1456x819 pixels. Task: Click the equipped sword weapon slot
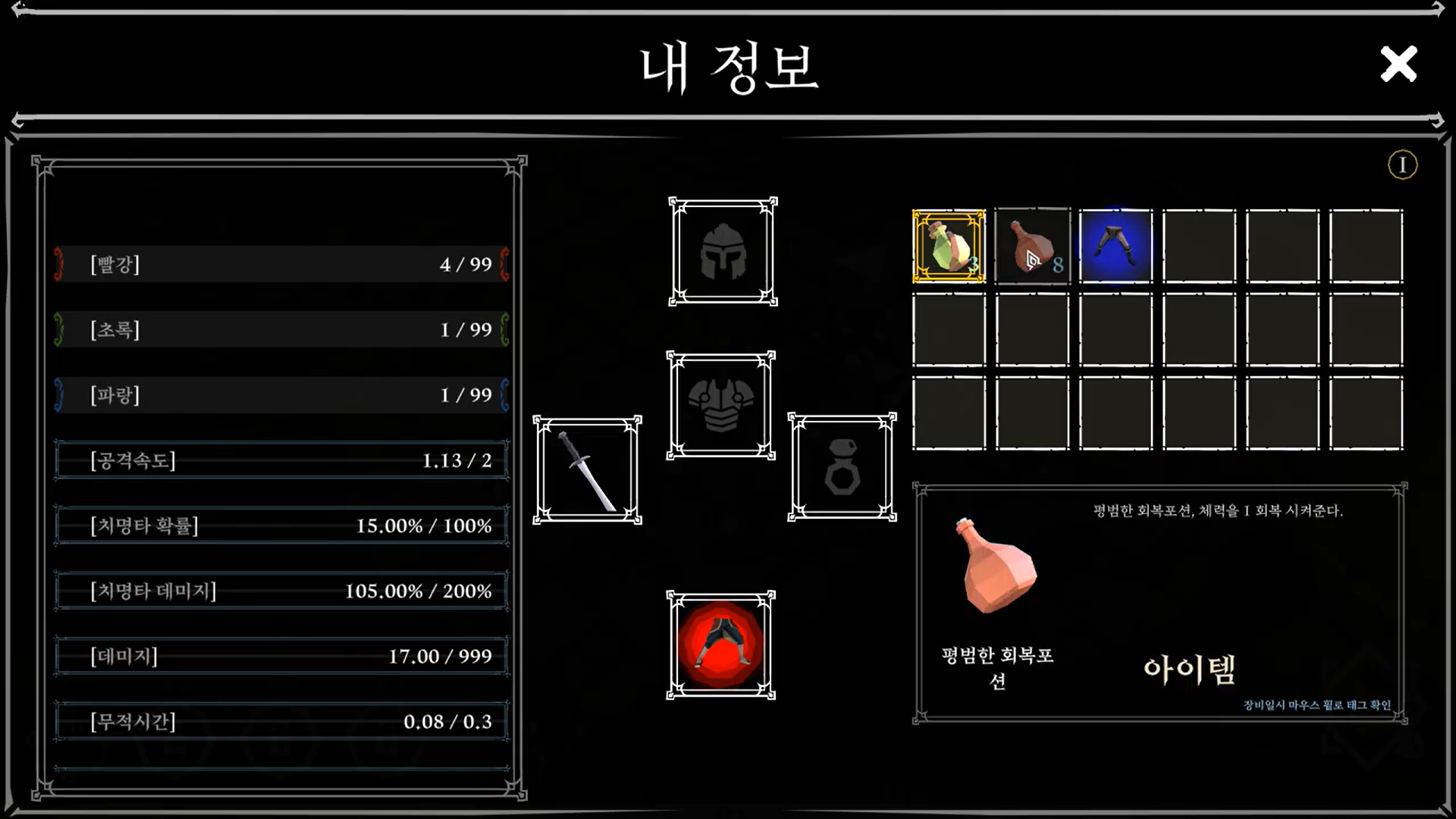(x=587, y=469)
